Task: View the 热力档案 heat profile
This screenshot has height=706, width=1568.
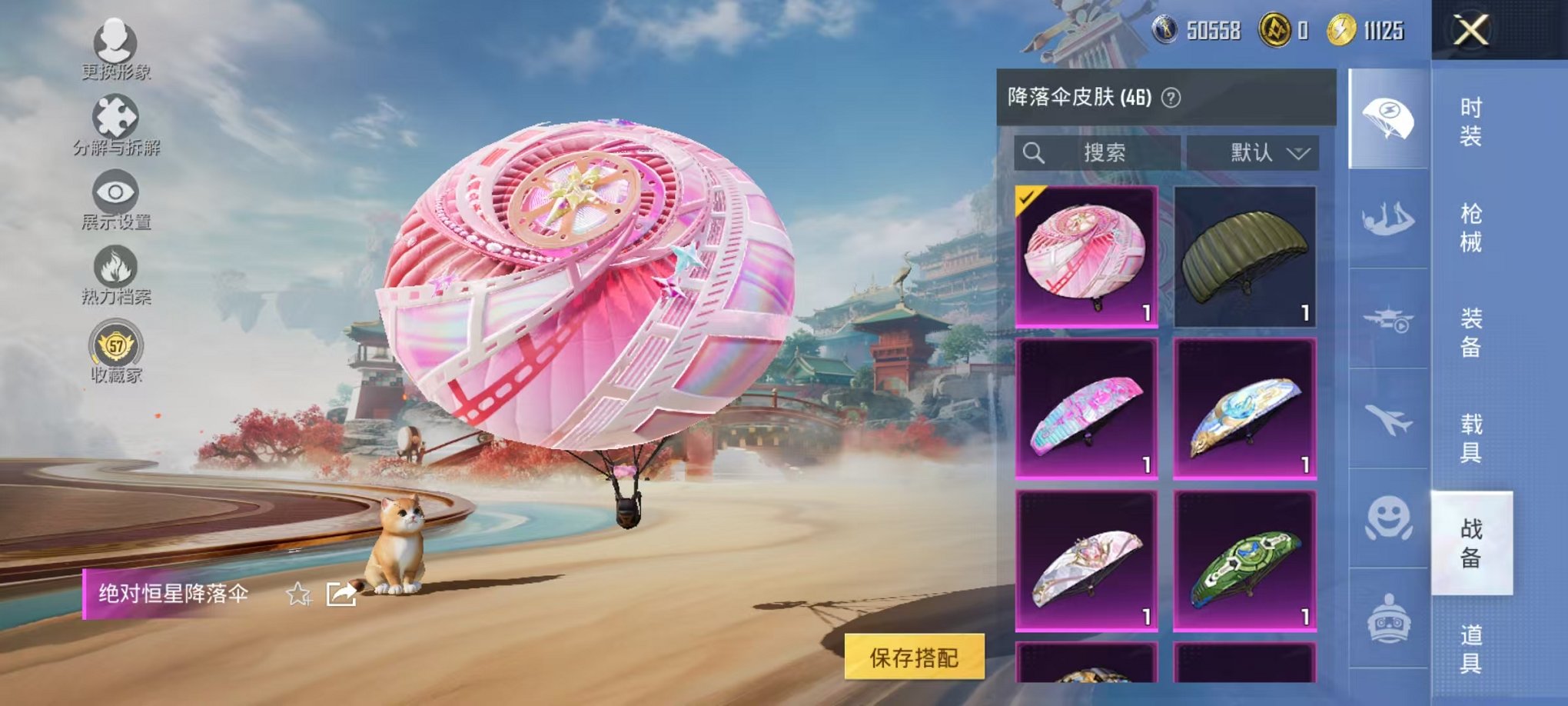Action: coord(115,265)
